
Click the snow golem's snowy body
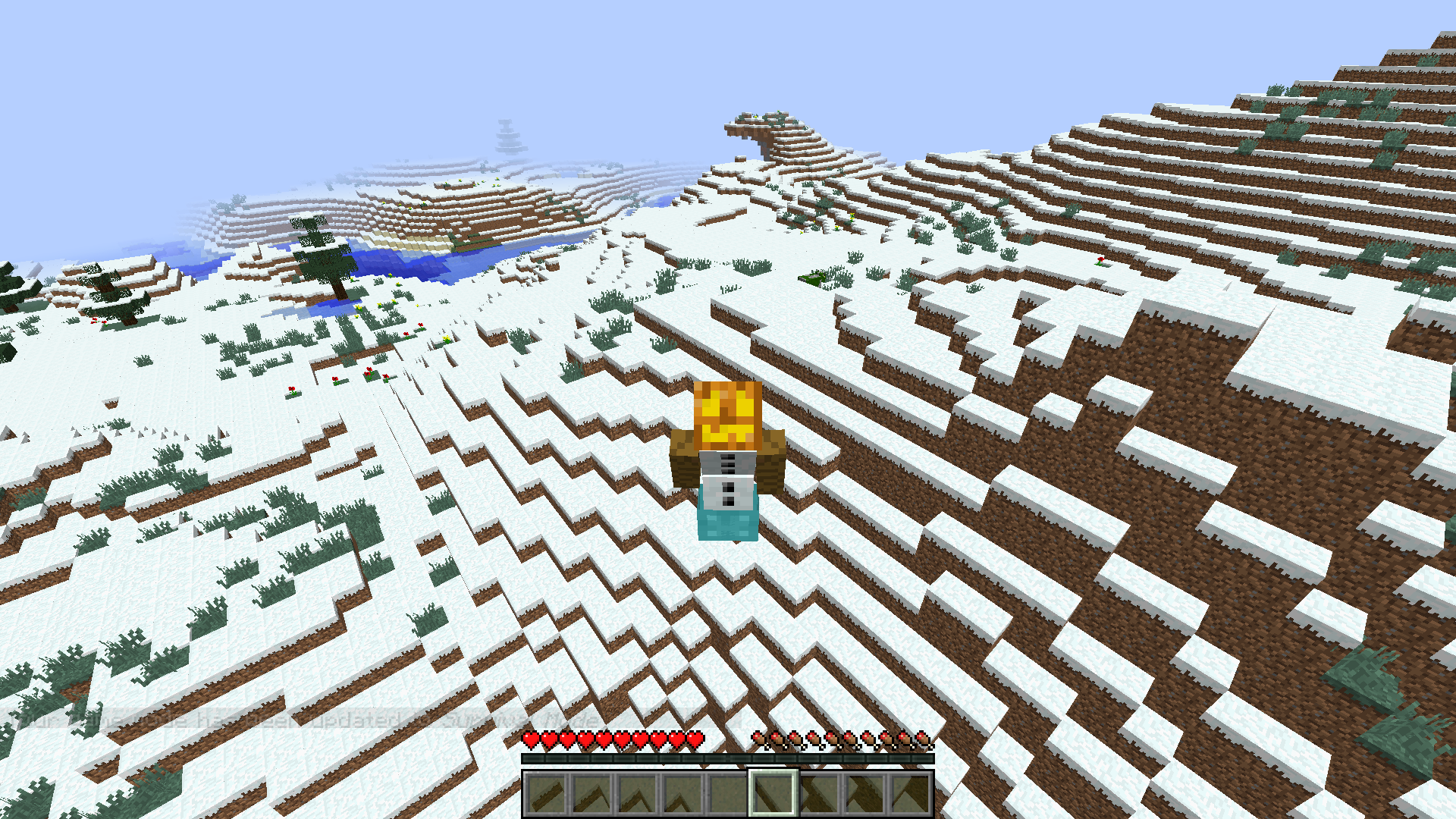tap(726, 478)
